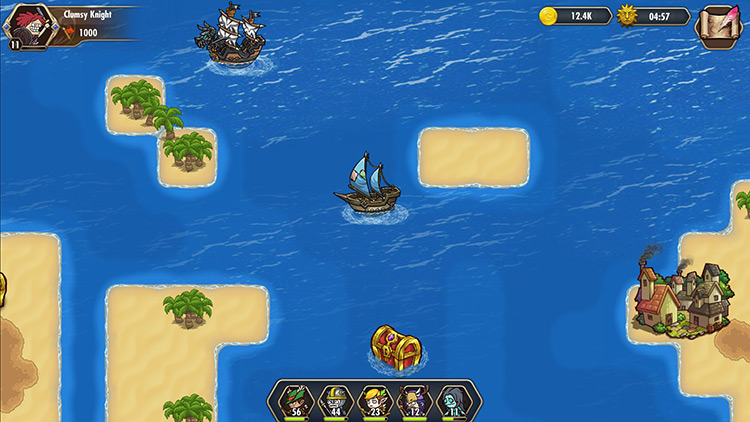Click the gold coin currency icon
The width and height of the screenshot is (750, 422).
(549, 16)
